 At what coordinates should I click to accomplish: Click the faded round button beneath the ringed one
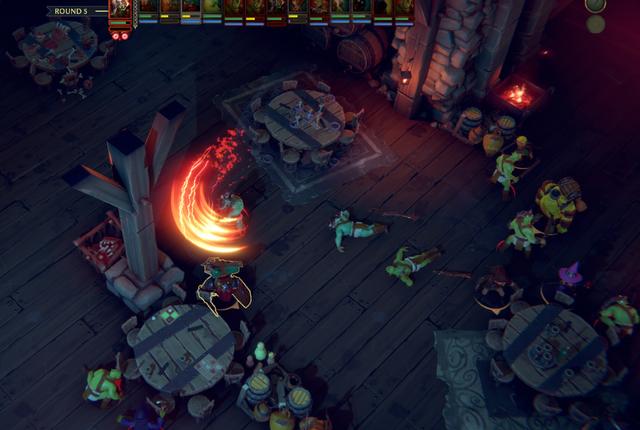[596, 24]
